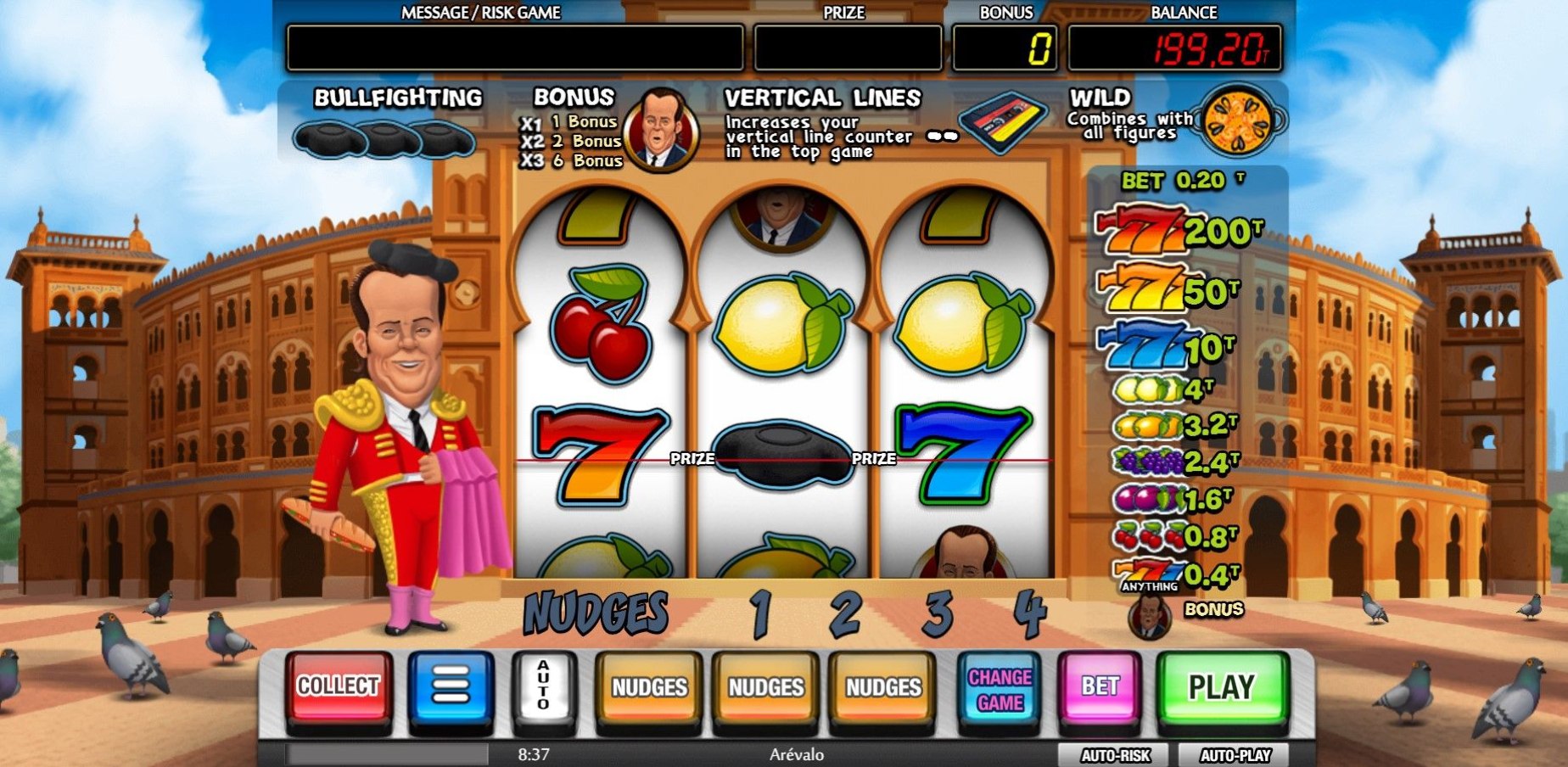This screenshot has height=767, width=1568.
Task: Enable the AUTO-RISK option
Action: [x=1114, y=755]
